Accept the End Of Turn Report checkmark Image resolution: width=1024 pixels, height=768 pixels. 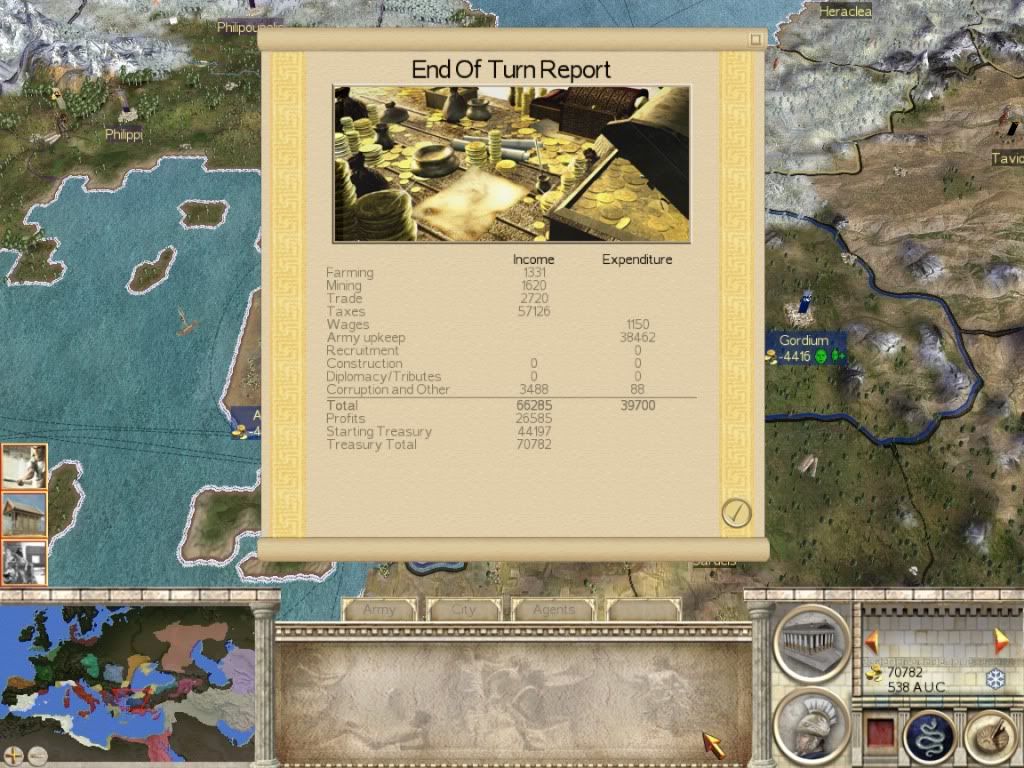coord(735,513)
